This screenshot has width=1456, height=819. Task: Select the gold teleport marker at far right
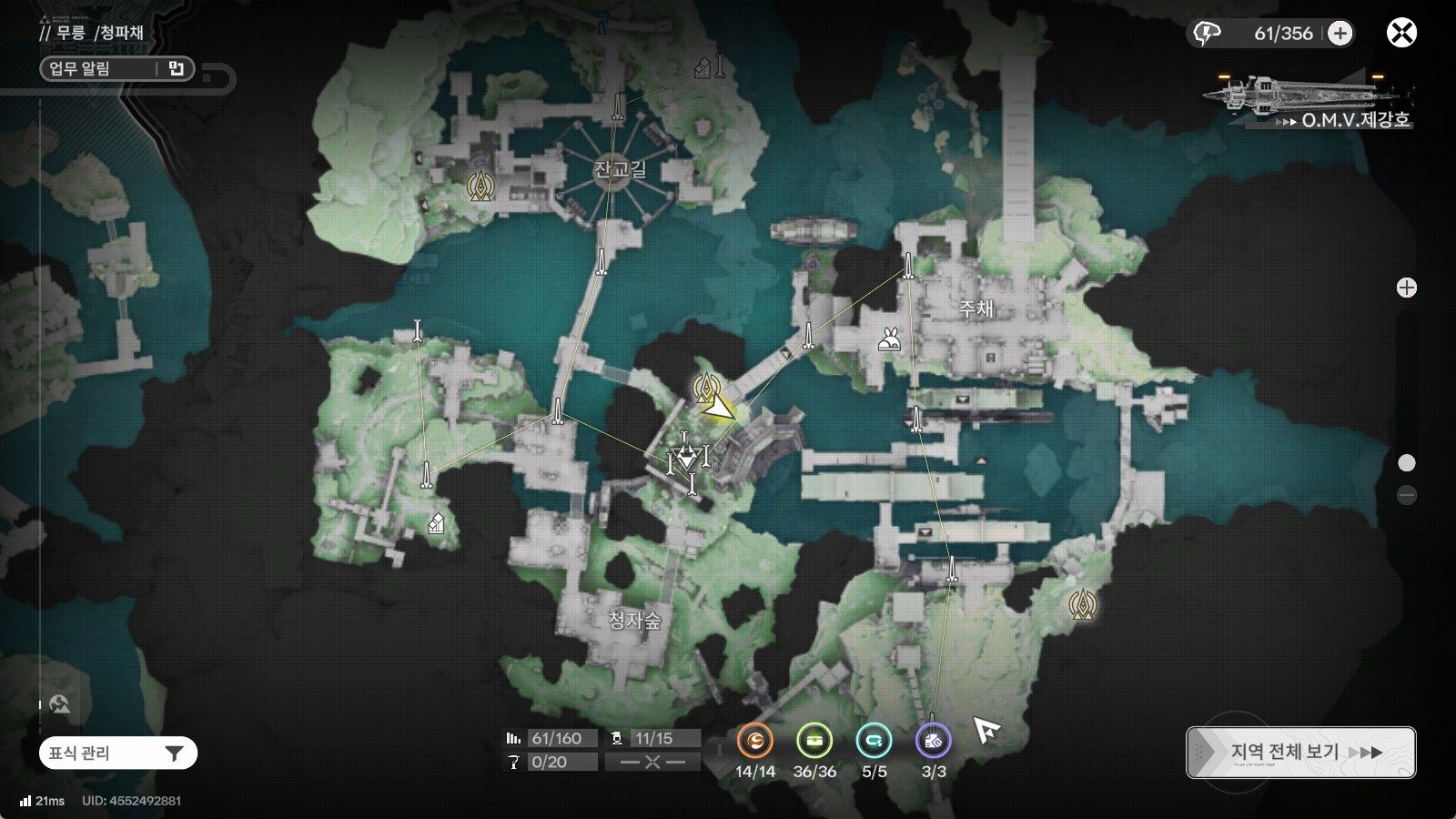point(1083,604)
